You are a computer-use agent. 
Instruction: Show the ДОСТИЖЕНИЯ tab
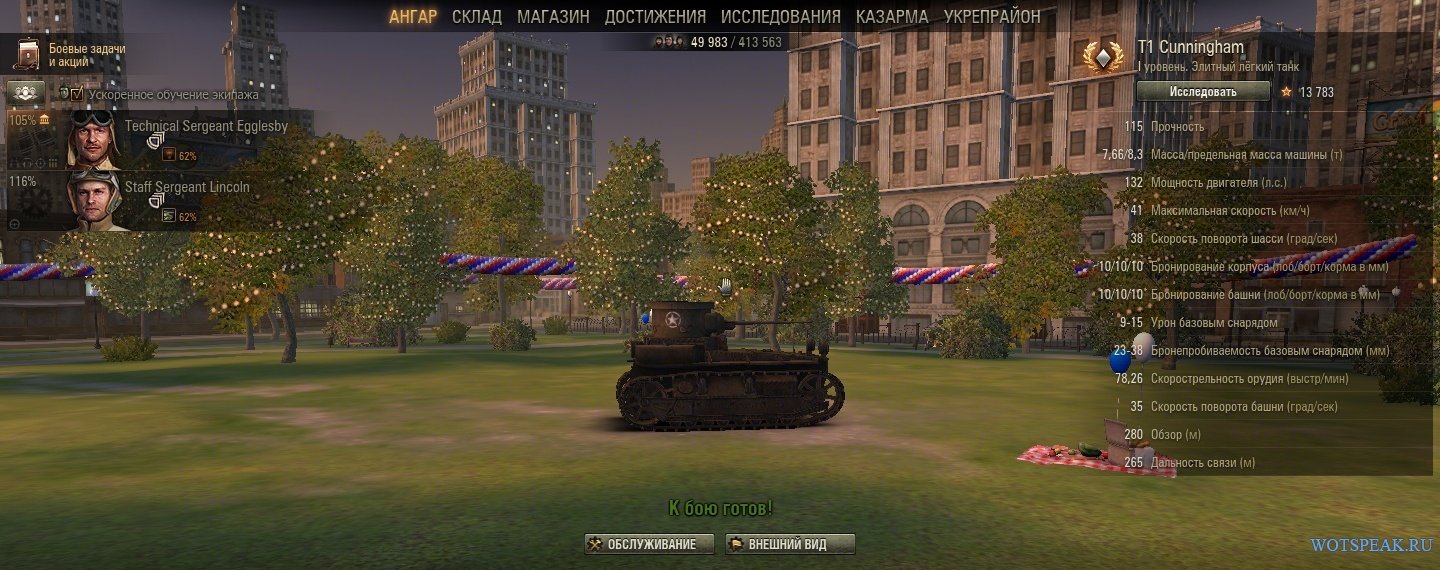tap(655, 16)
